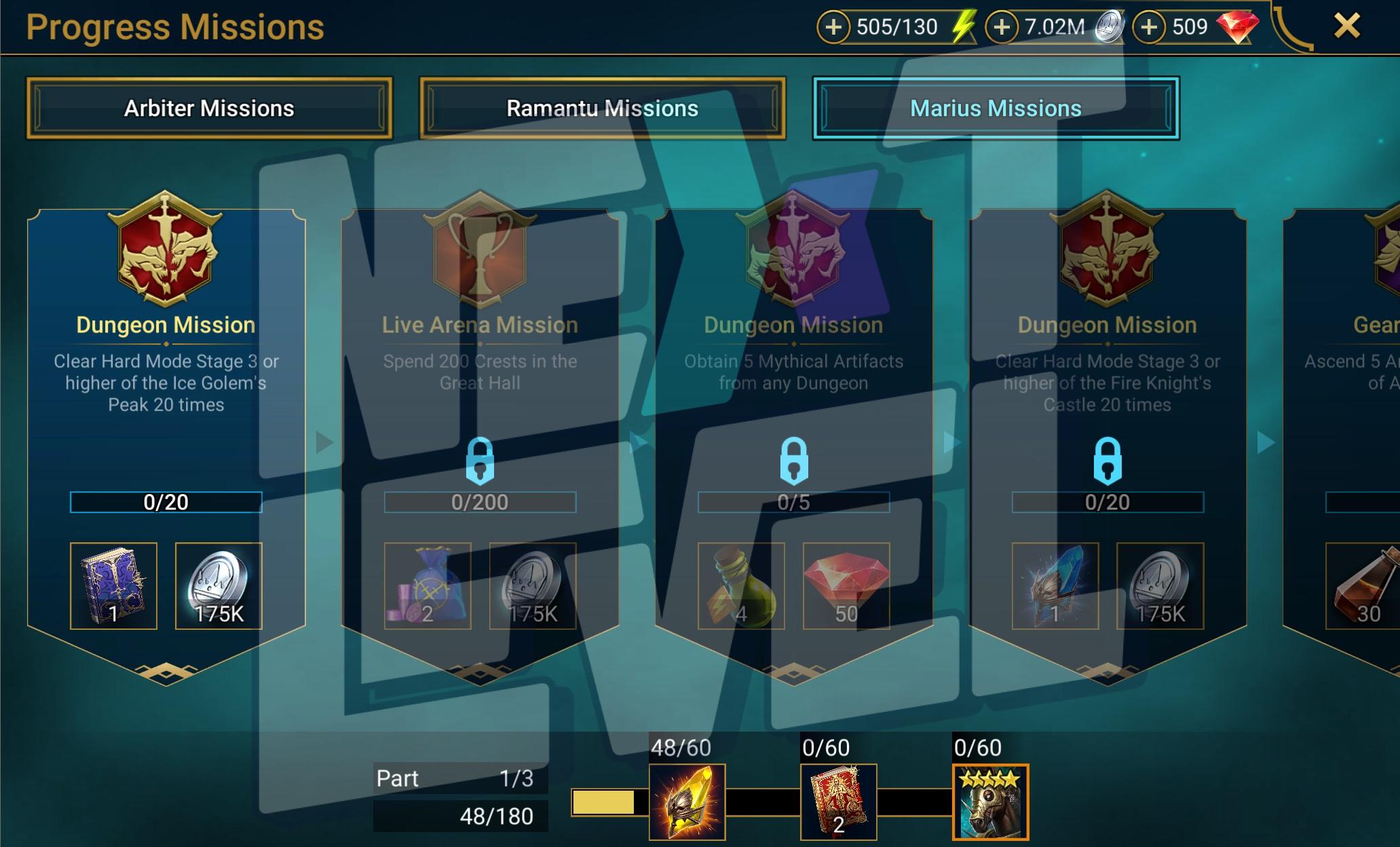Viewport: 1400px width, 847px height.
Task: Inspect the blue skill tome reward
Action: point(113,586)
